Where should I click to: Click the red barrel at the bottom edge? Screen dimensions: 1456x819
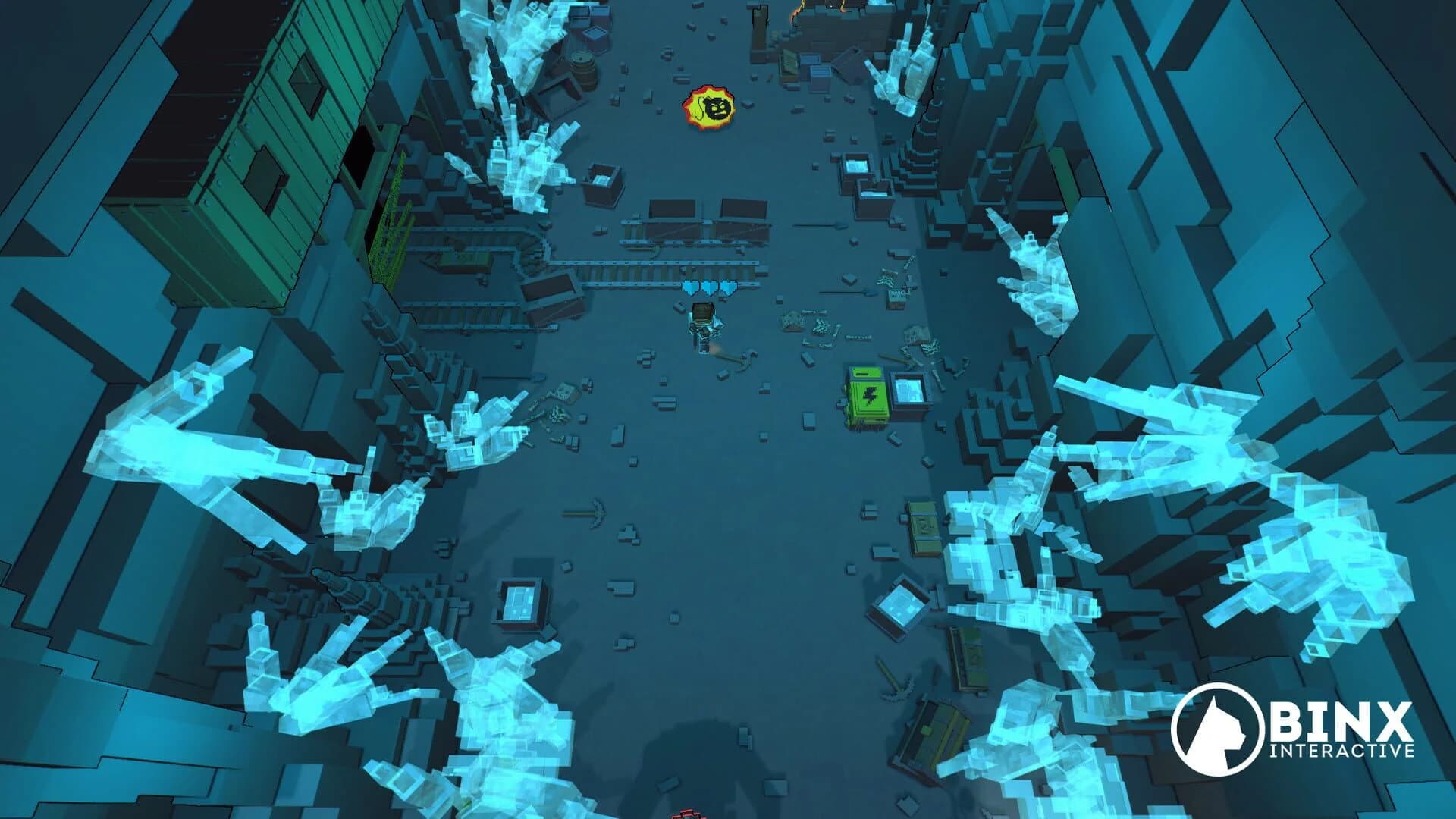[686, 814]
